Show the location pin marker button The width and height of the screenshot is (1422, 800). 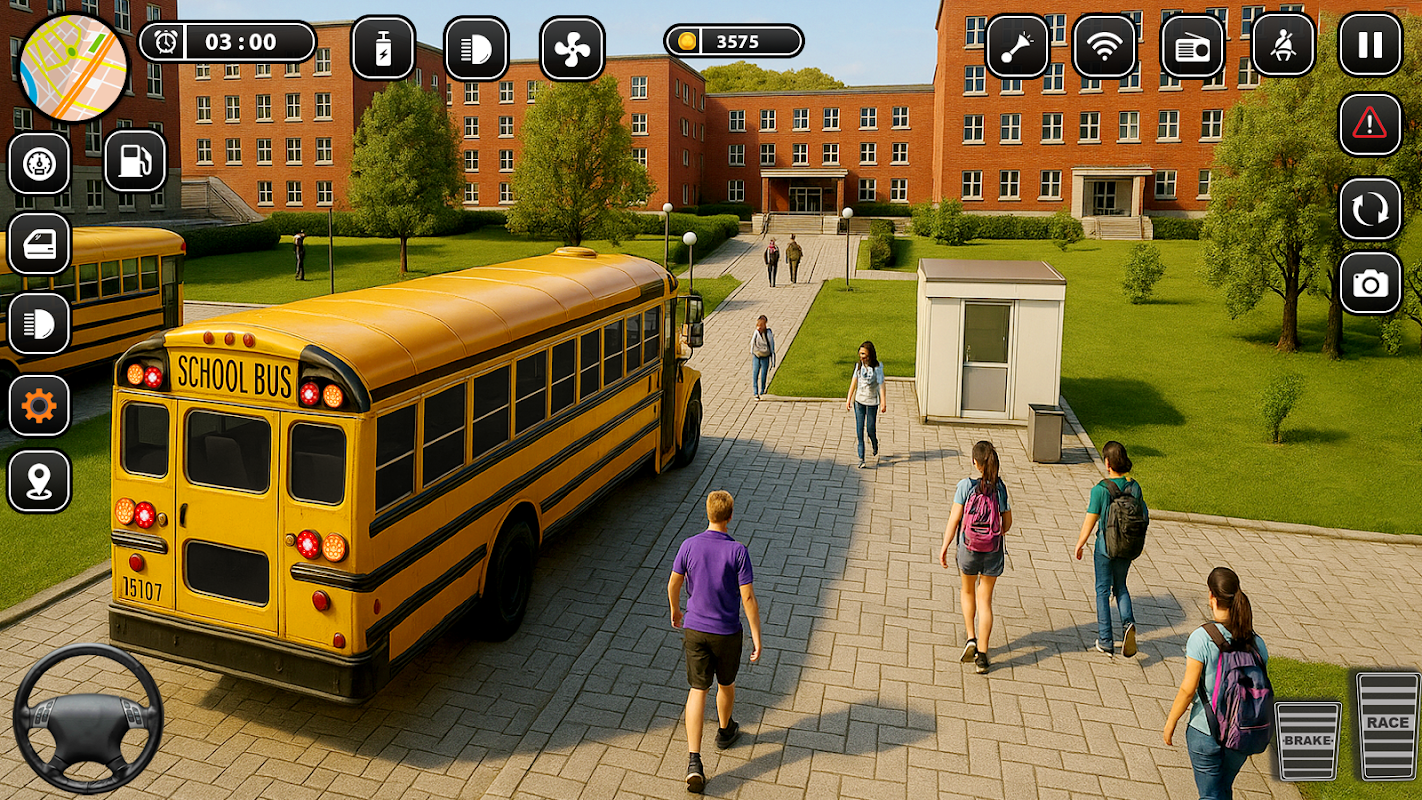39,481
